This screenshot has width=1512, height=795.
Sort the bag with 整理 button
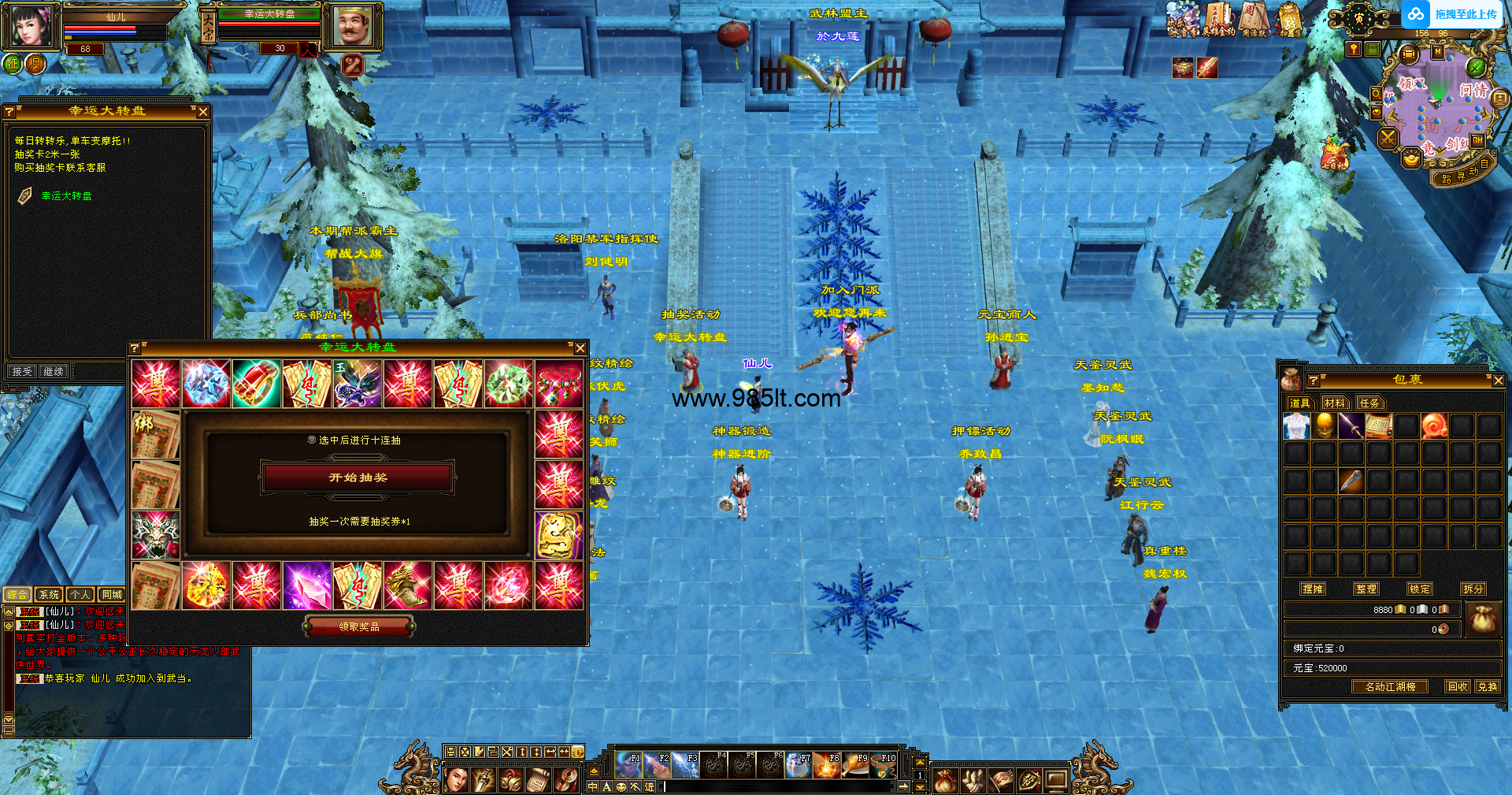click(x=1366, y=589)
